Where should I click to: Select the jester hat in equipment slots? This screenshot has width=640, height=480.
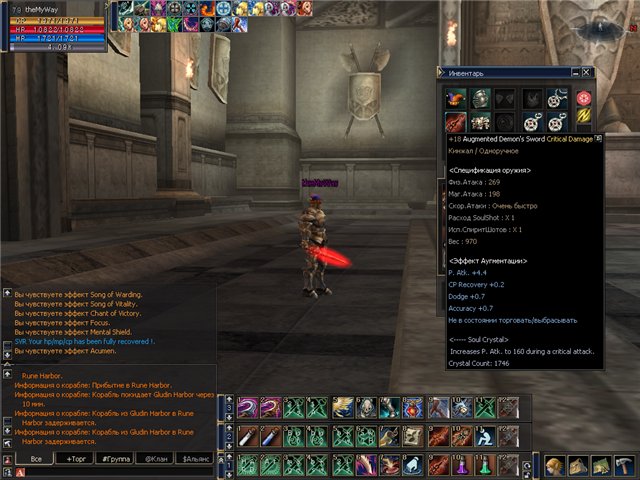[456, 97]
